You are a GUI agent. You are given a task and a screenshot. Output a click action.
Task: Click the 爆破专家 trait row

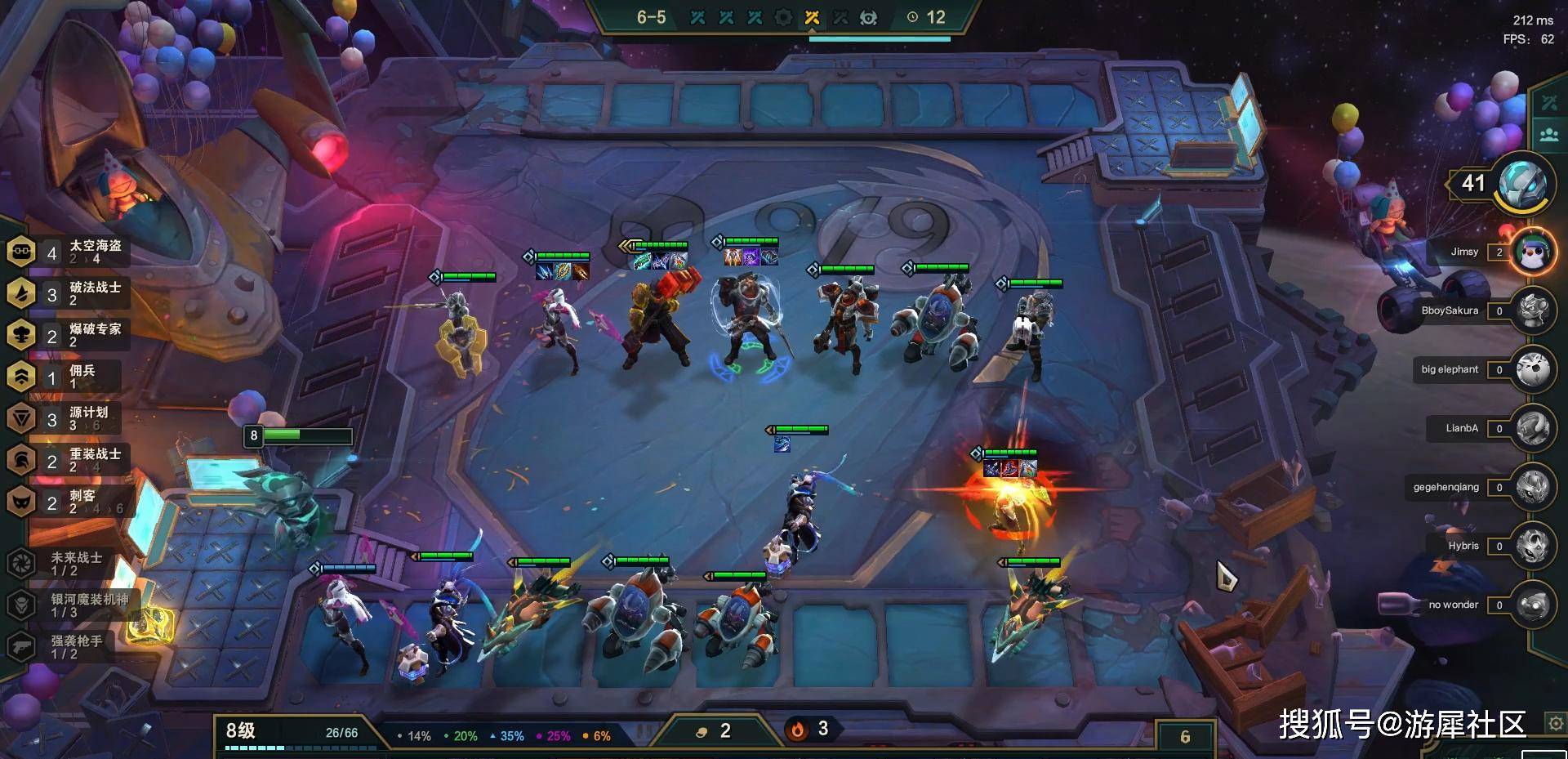click(69, 335)
